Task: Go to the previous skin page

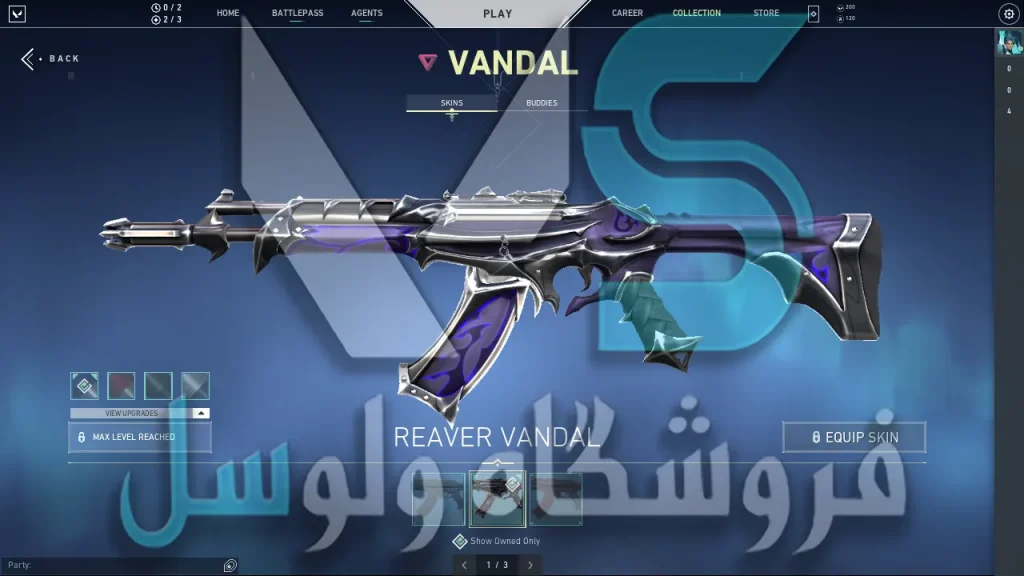Action: [462, 565]
